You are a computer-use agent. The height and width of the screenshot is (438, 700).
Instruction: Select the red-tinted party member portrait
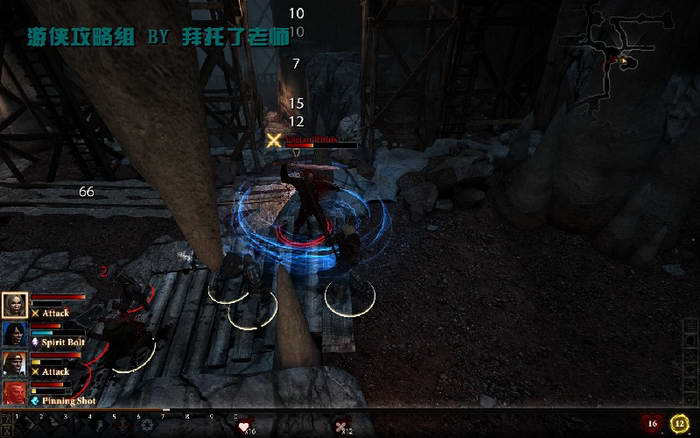click(15, 392)
